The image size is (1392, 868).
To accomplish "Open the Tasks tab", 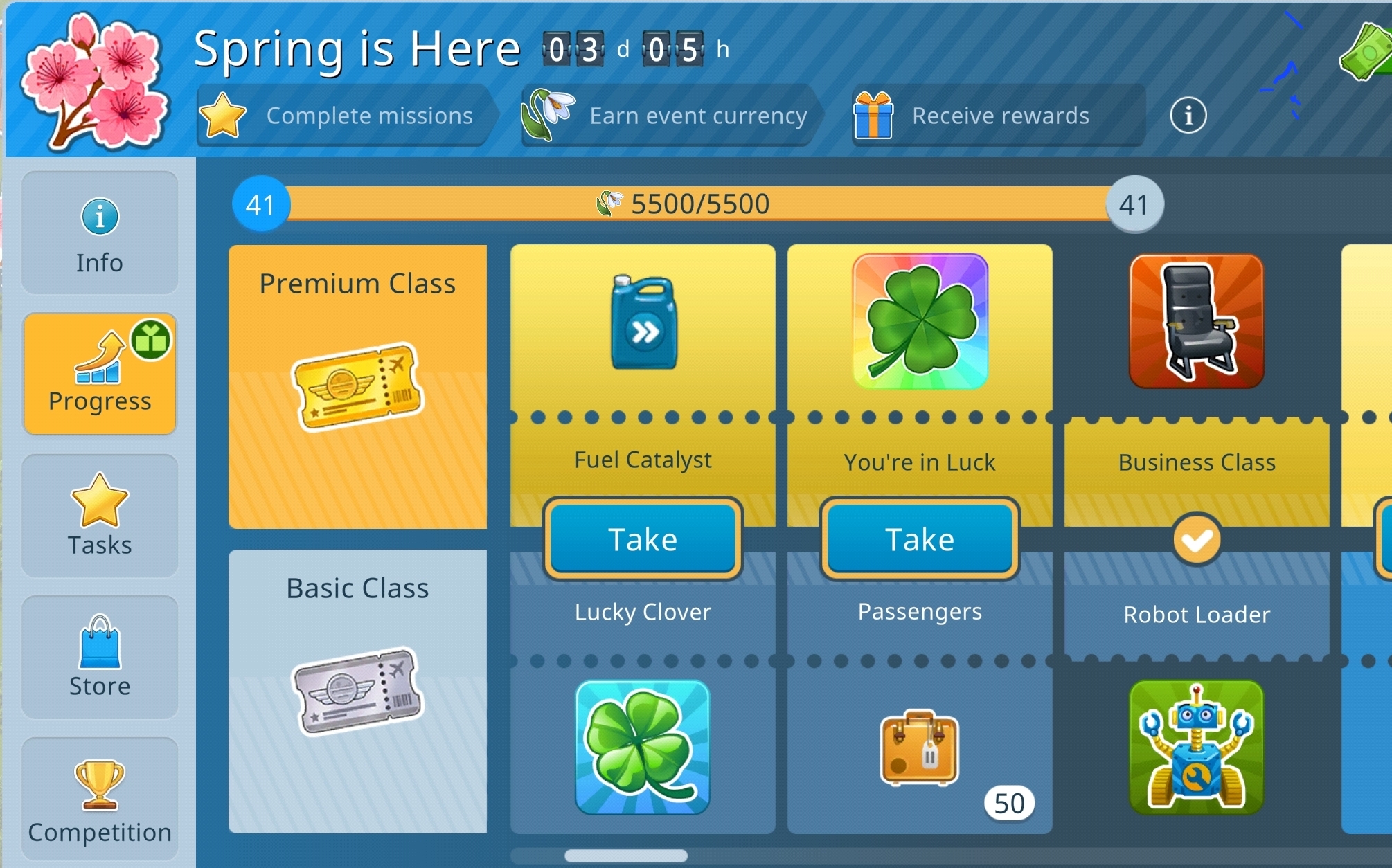I will click(x=100, y=516).
